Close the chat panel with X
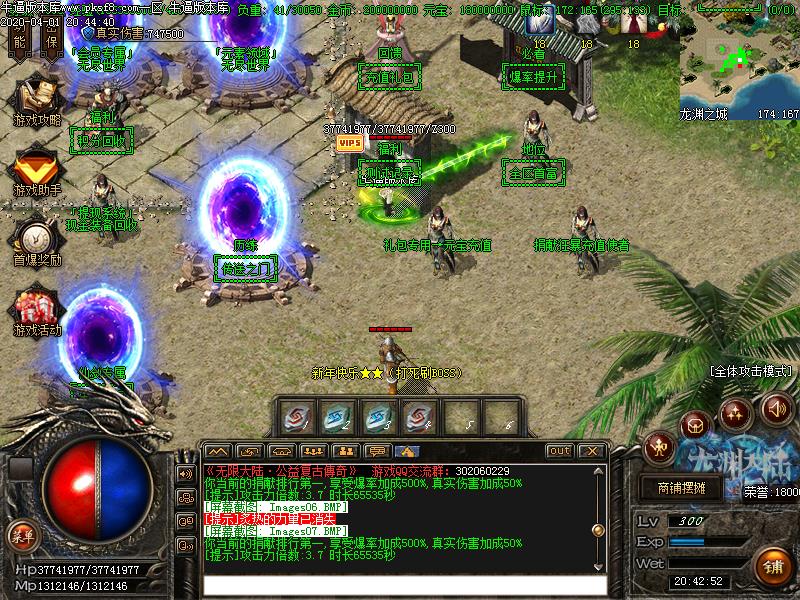Screen dimensions: 800x600 click(590, 451)
